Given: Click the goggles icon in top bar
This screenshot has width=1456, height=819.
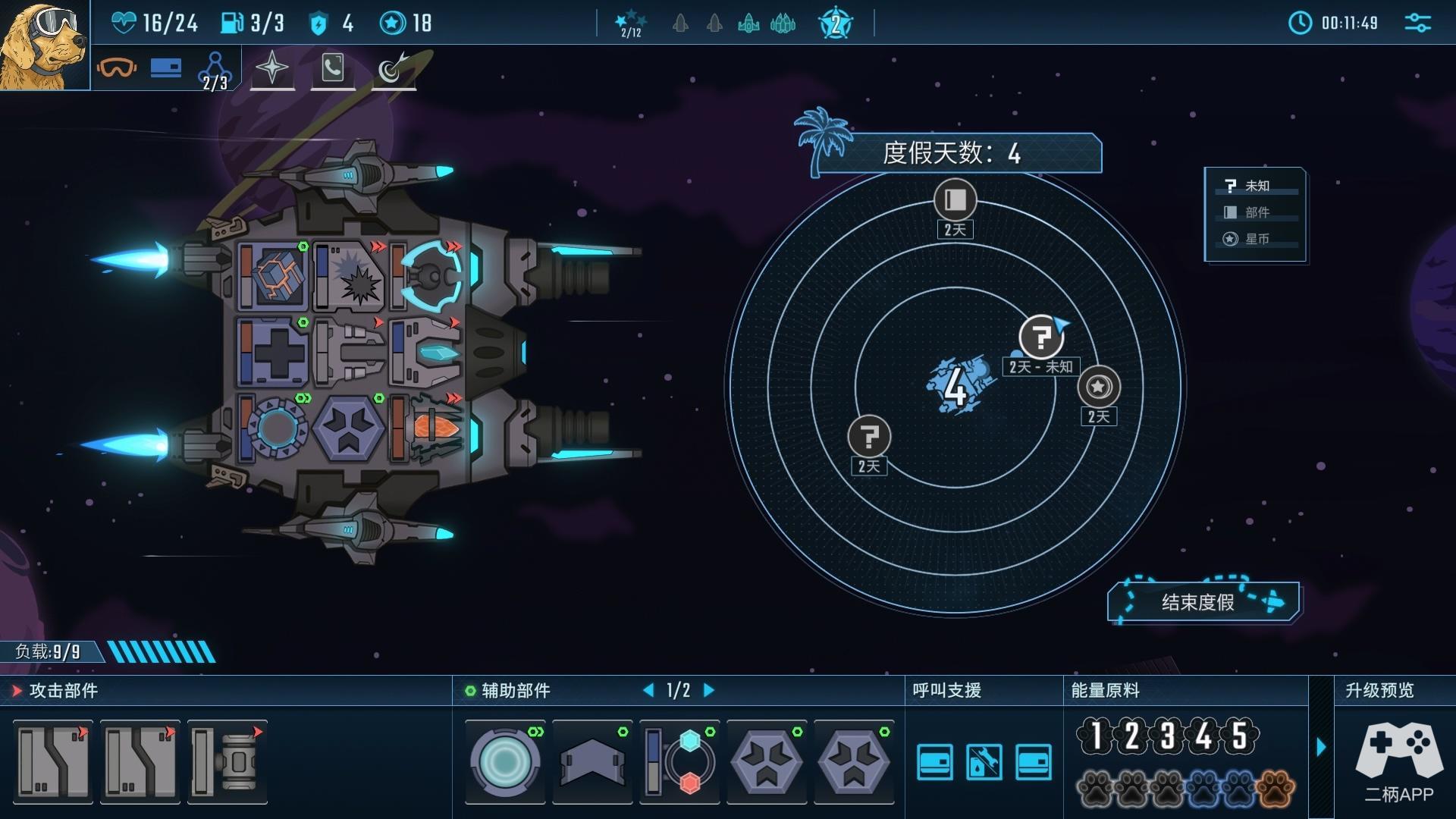Looking at the screenshot, I should (x=117, y=68).
